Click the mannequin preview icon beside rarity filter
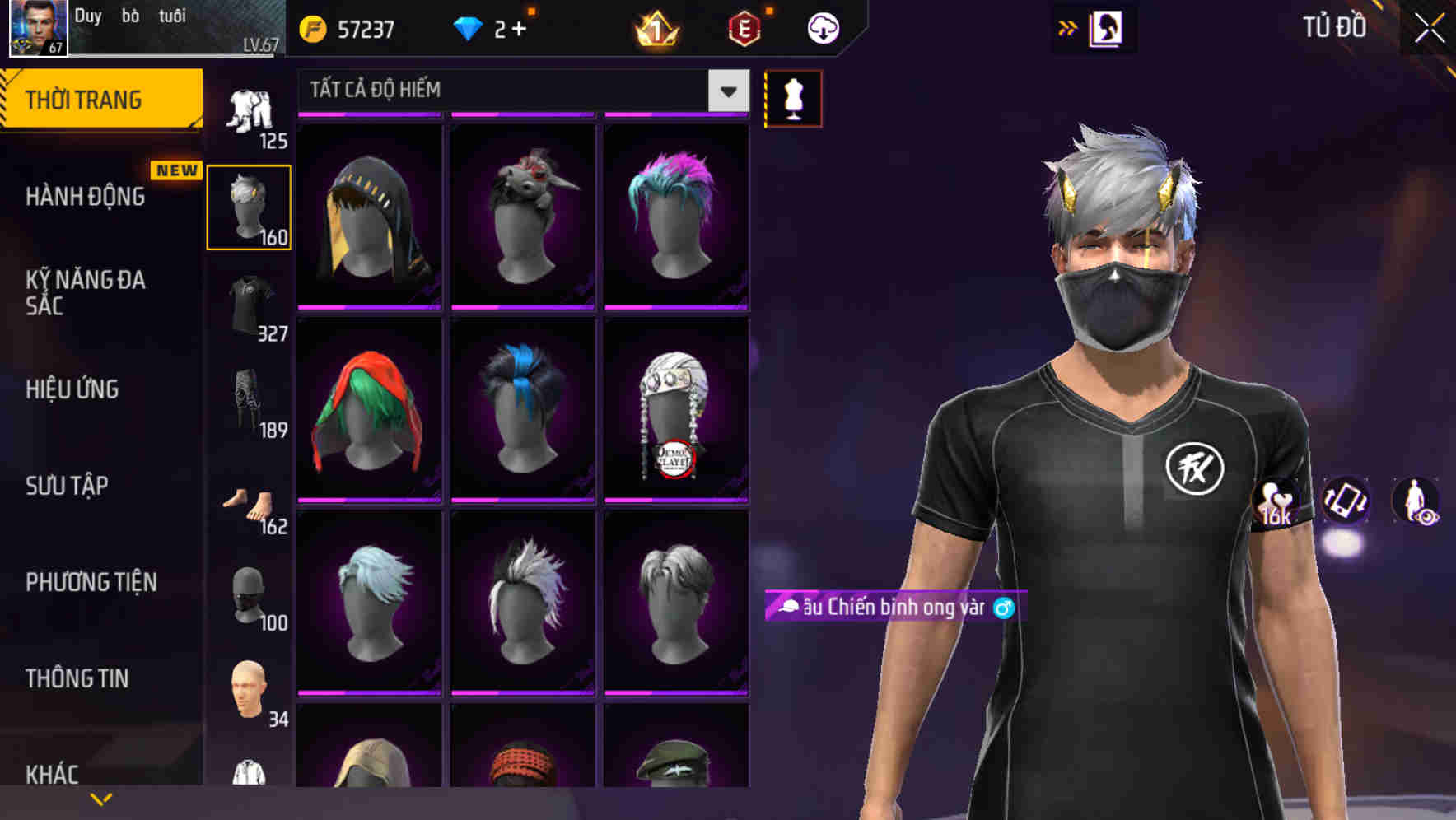 [793, 97]
